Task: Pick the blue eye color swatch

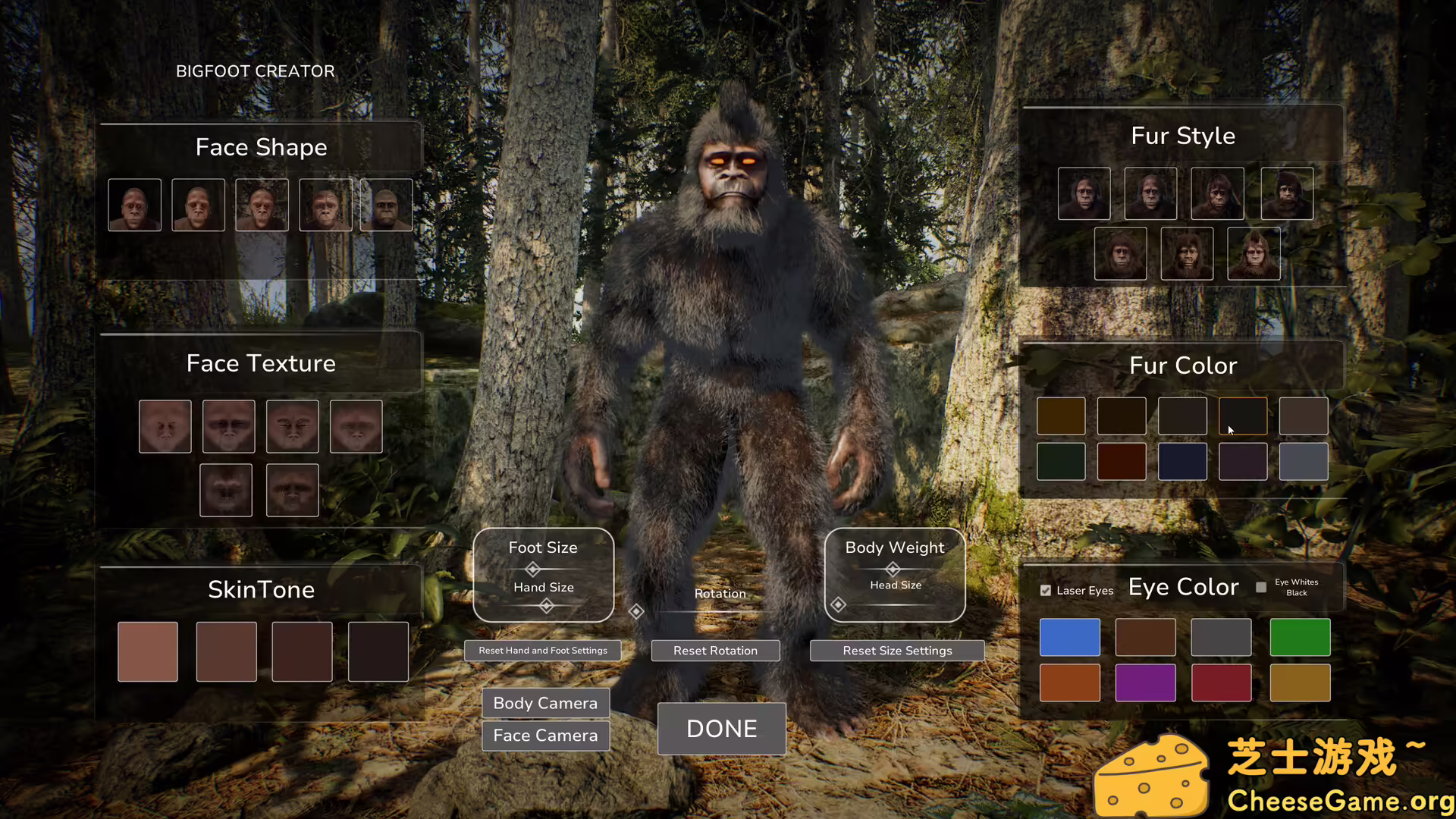Action: click(1070, 637)
